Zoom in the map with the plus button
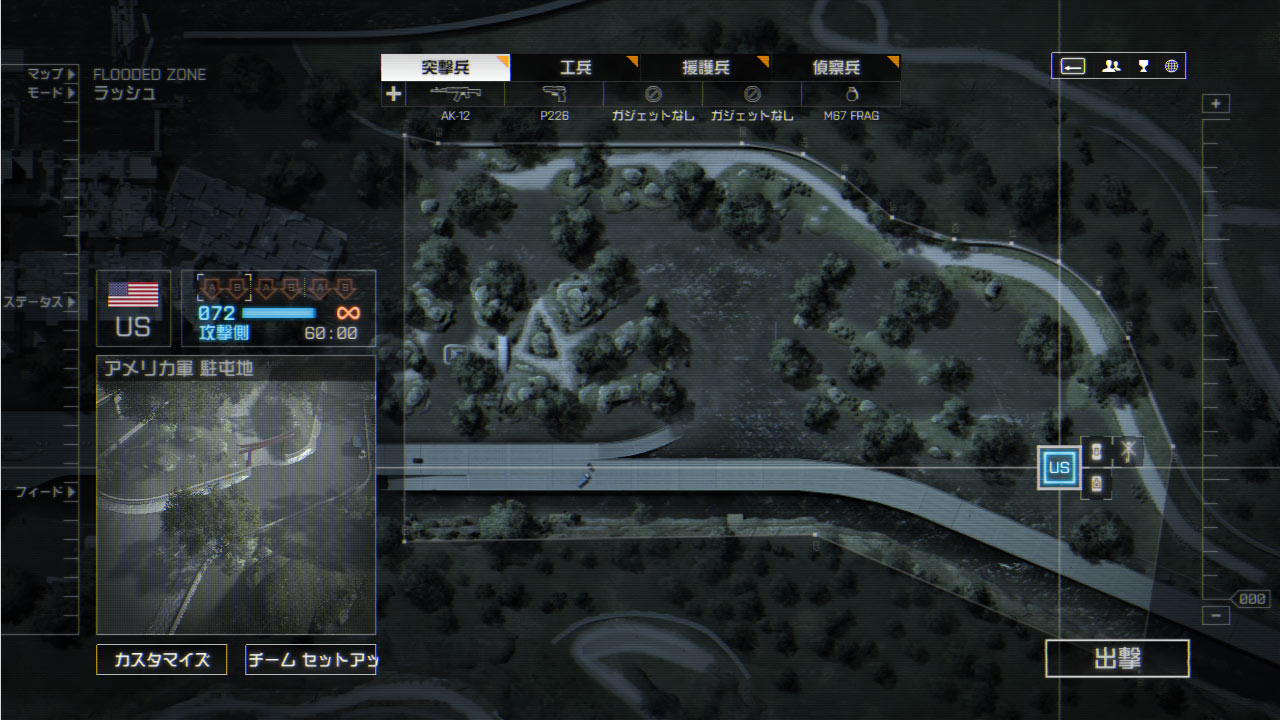1280x720 pixels. click(1216, 104)
